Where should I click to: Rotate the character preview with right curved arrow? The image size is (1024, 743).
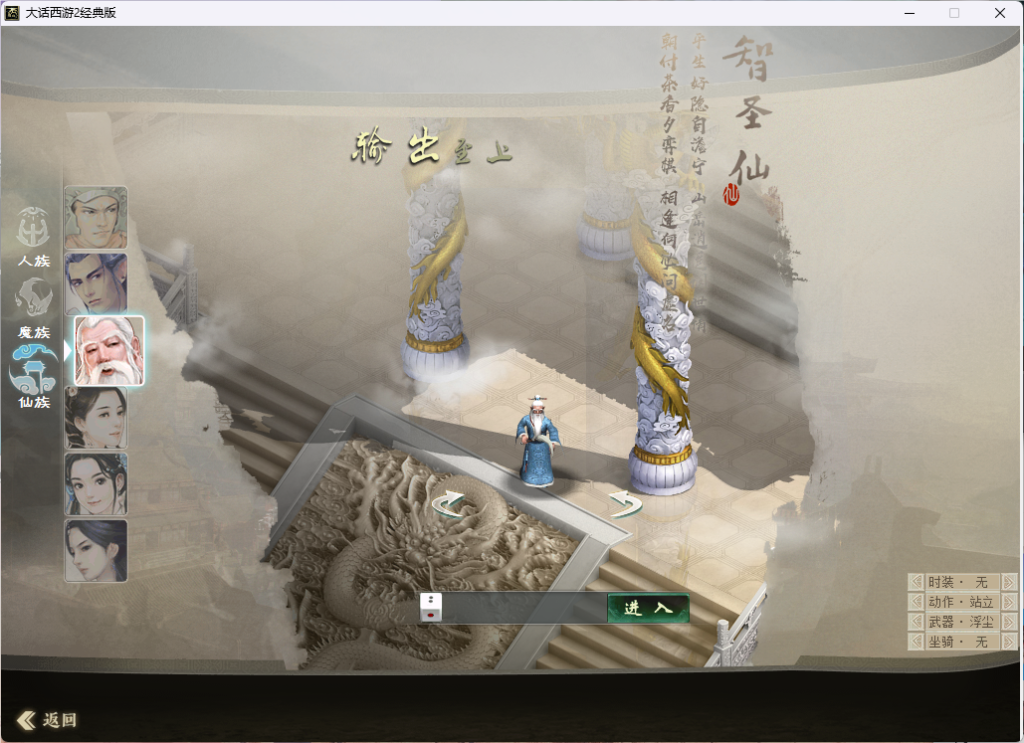pos(625,503)
